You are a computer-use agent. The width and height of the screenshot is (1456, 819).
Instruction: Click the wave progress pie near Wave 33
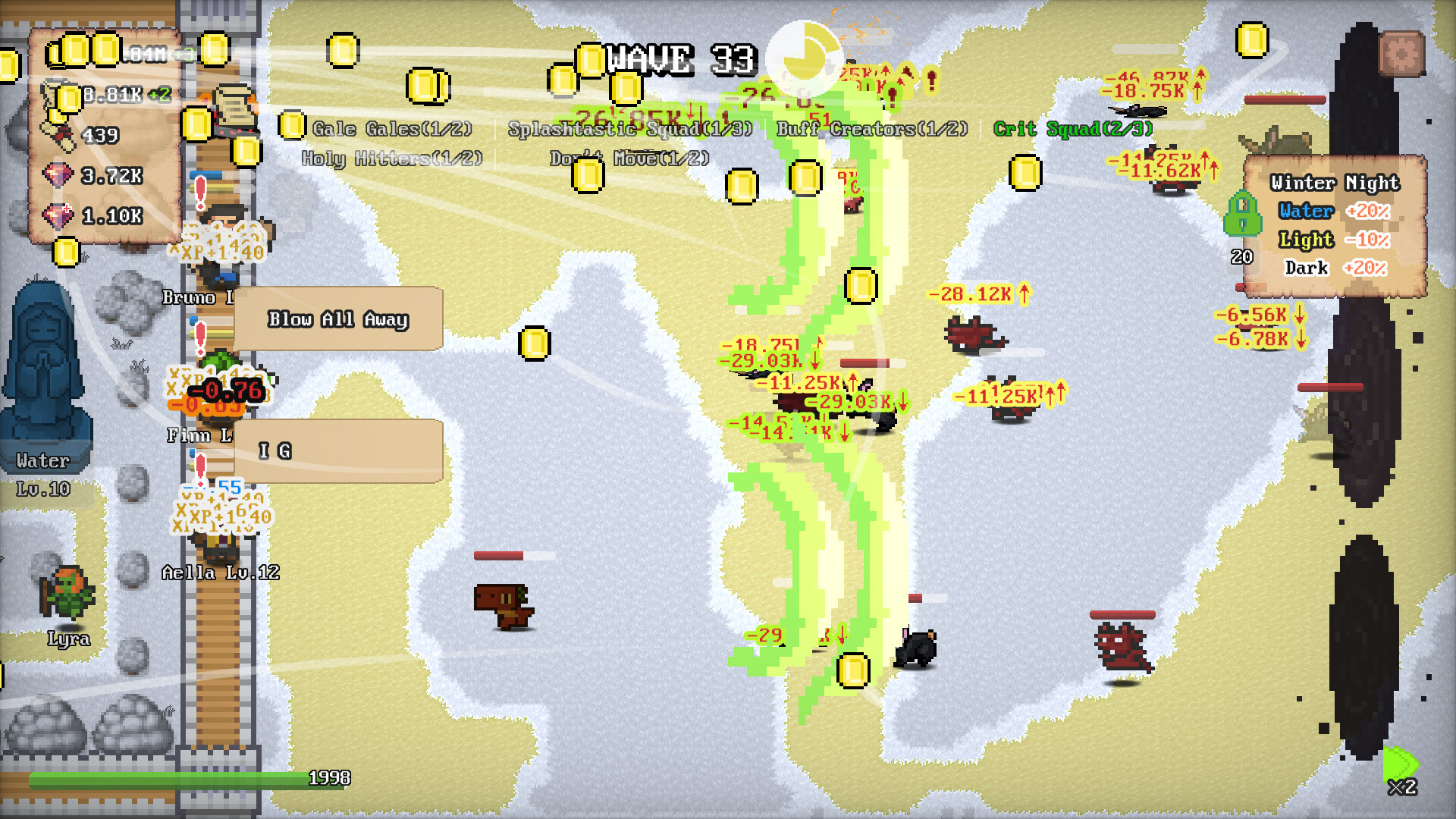click(806, 55)
